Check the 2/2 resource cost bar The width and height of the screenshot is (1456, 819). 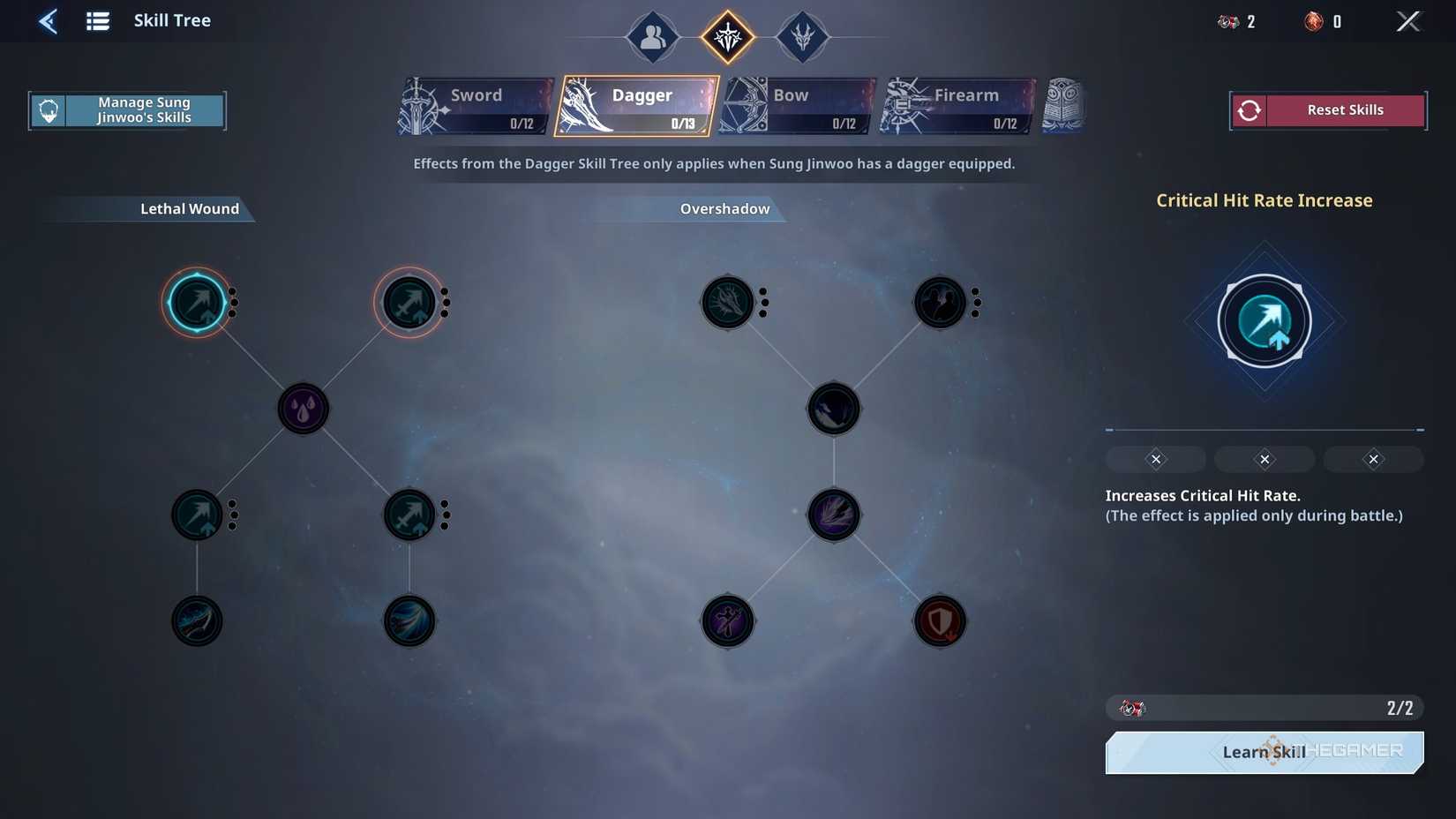pos(1264,707)
